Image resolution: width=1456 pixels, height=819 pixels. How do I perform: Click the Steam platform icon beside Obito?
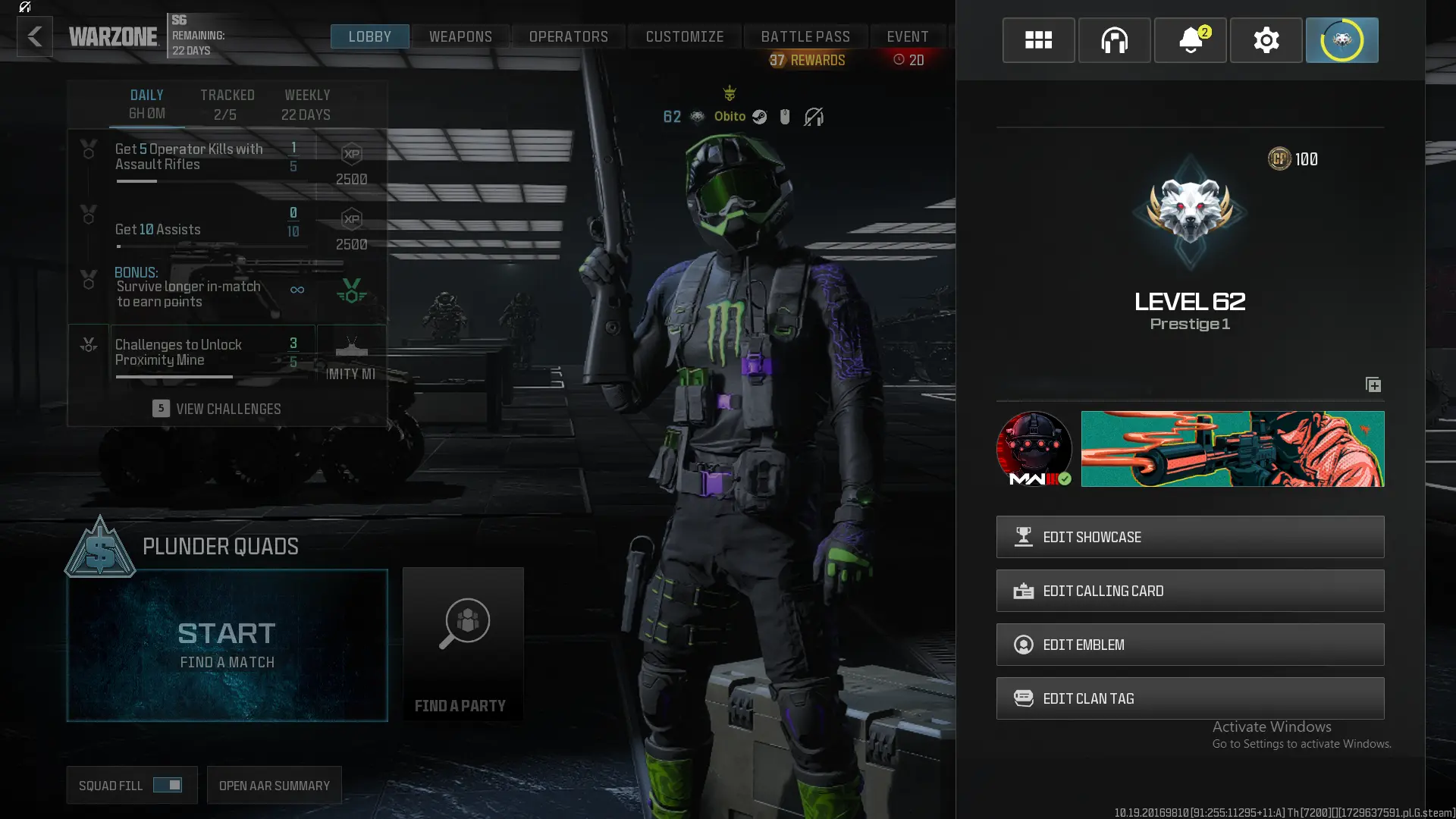(759, 117)
